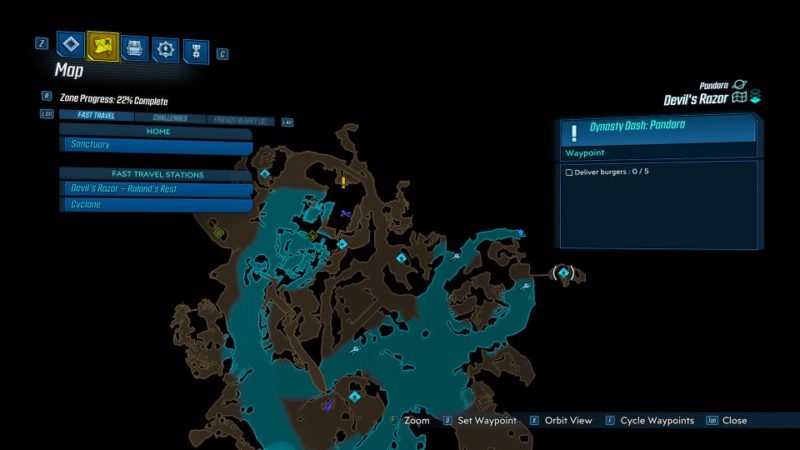Viewport: 800px width, 450px height.
Task: Open the Inventory backpack tab
Action: coord(135,47)
